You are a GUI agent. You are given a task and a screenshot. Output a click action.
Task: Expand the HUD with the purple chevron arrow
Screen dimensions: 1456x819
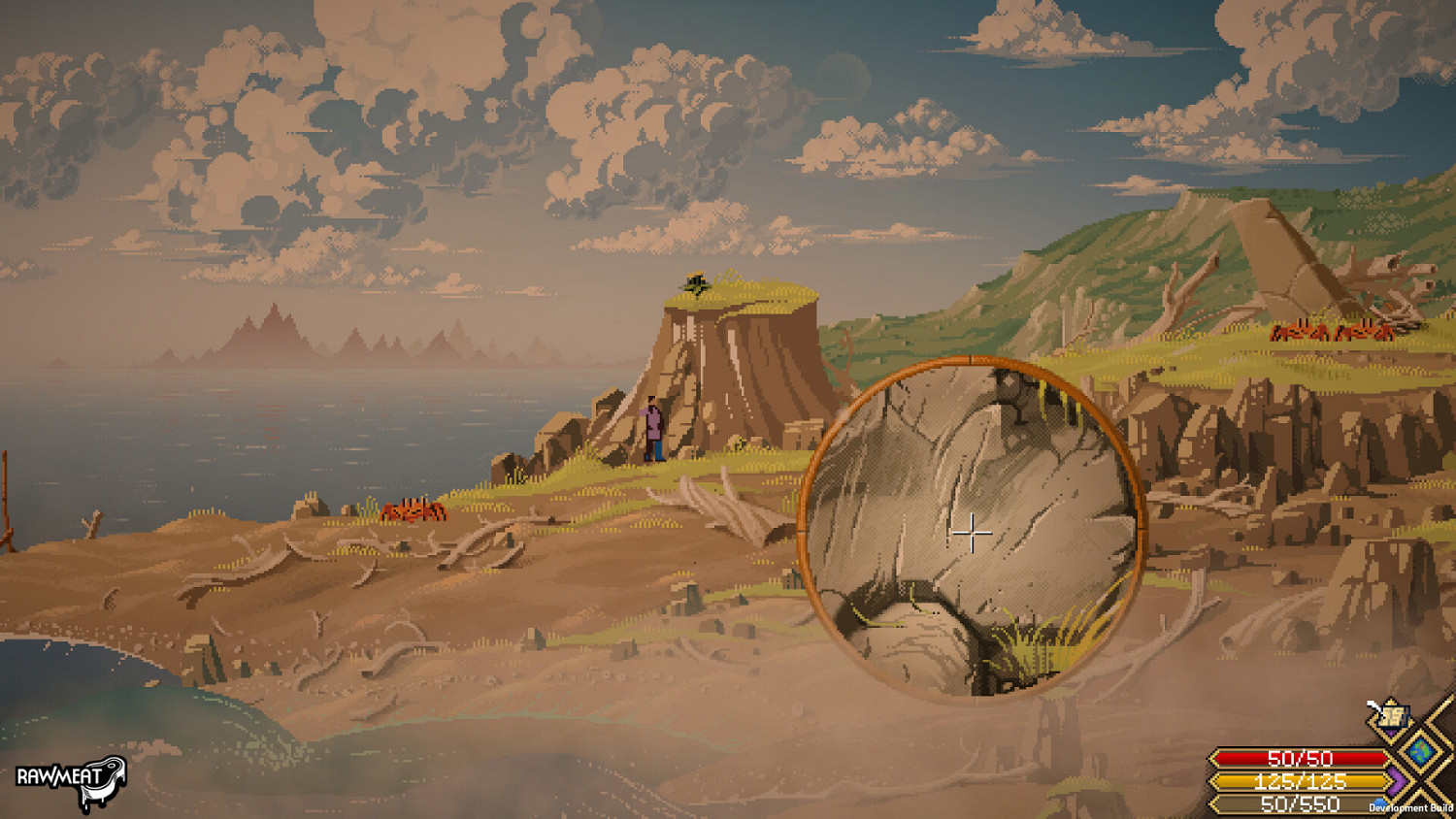(1396, 781)
